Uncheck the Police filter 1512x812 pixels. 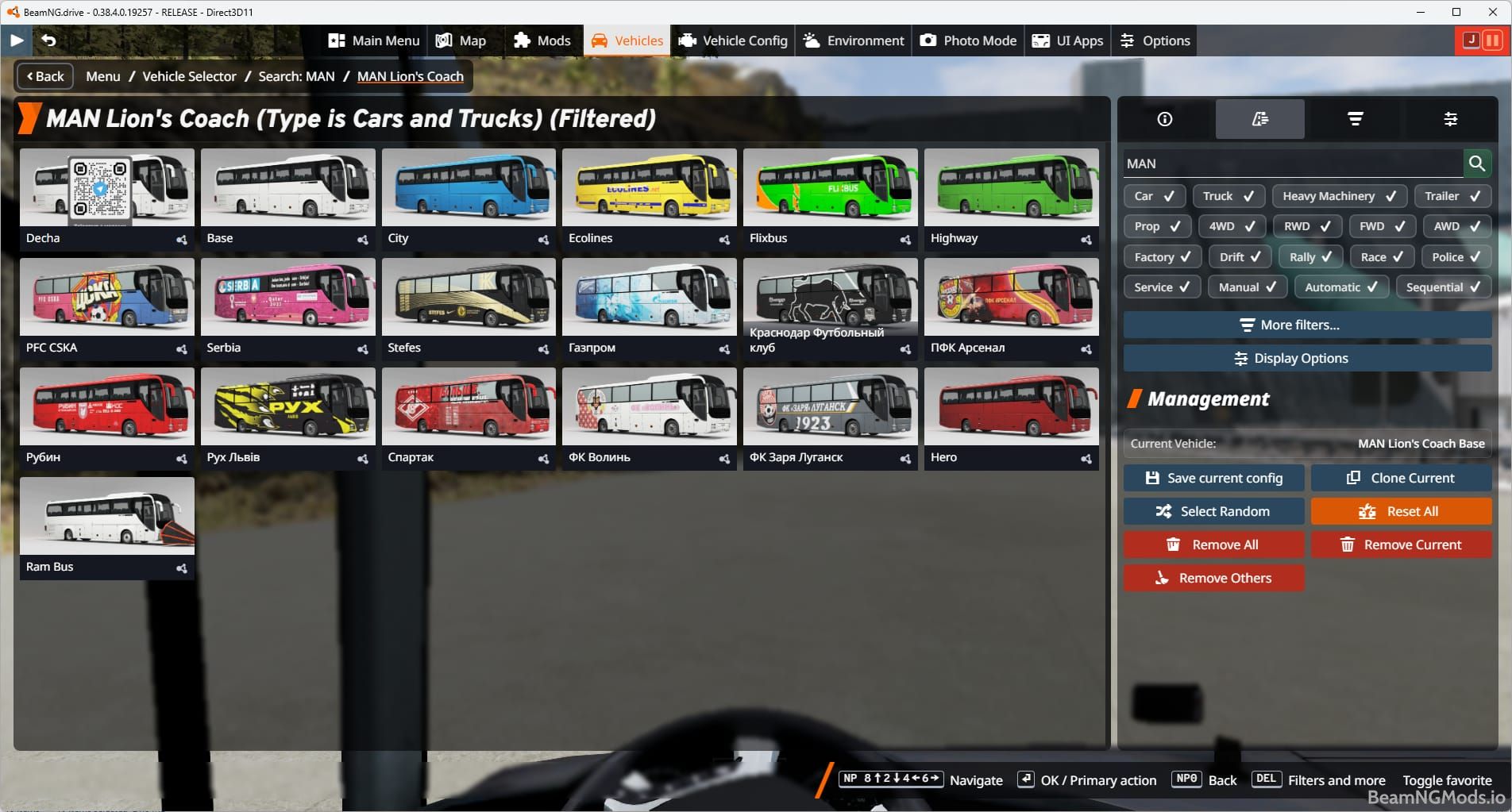click(x=1455, y=256)
